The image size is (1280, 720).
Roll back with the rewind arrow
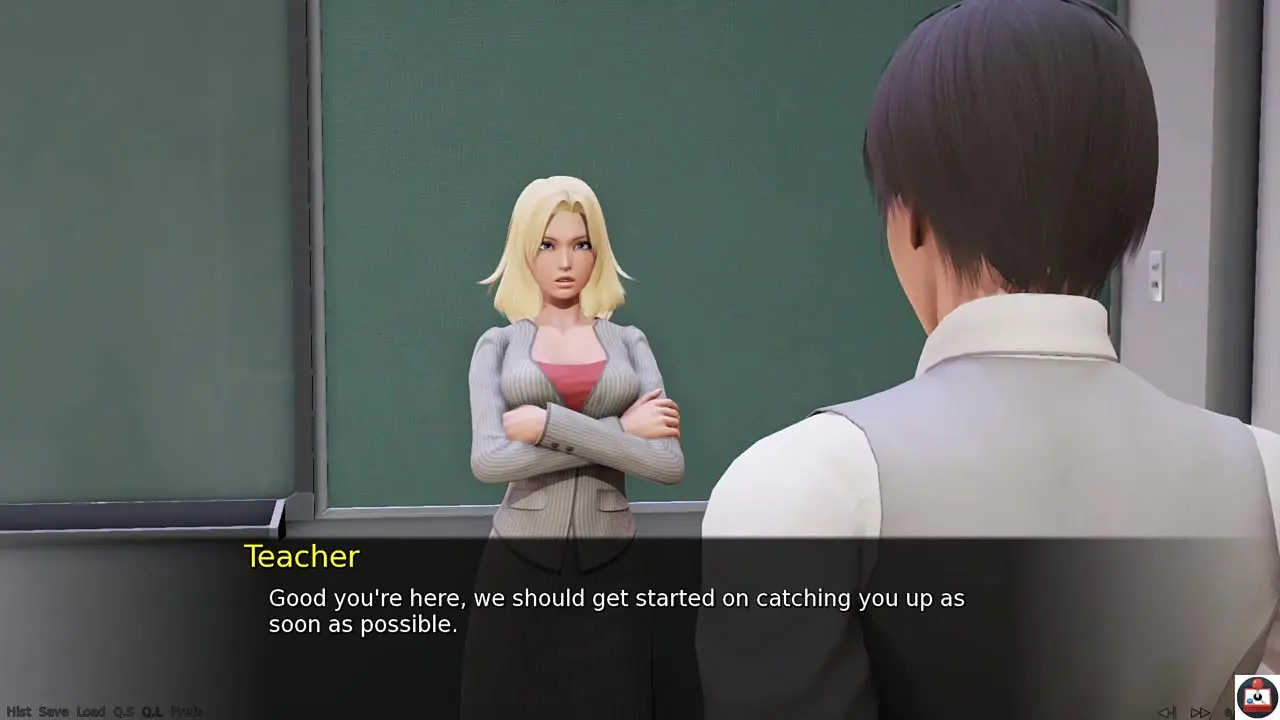[1166, 713]
